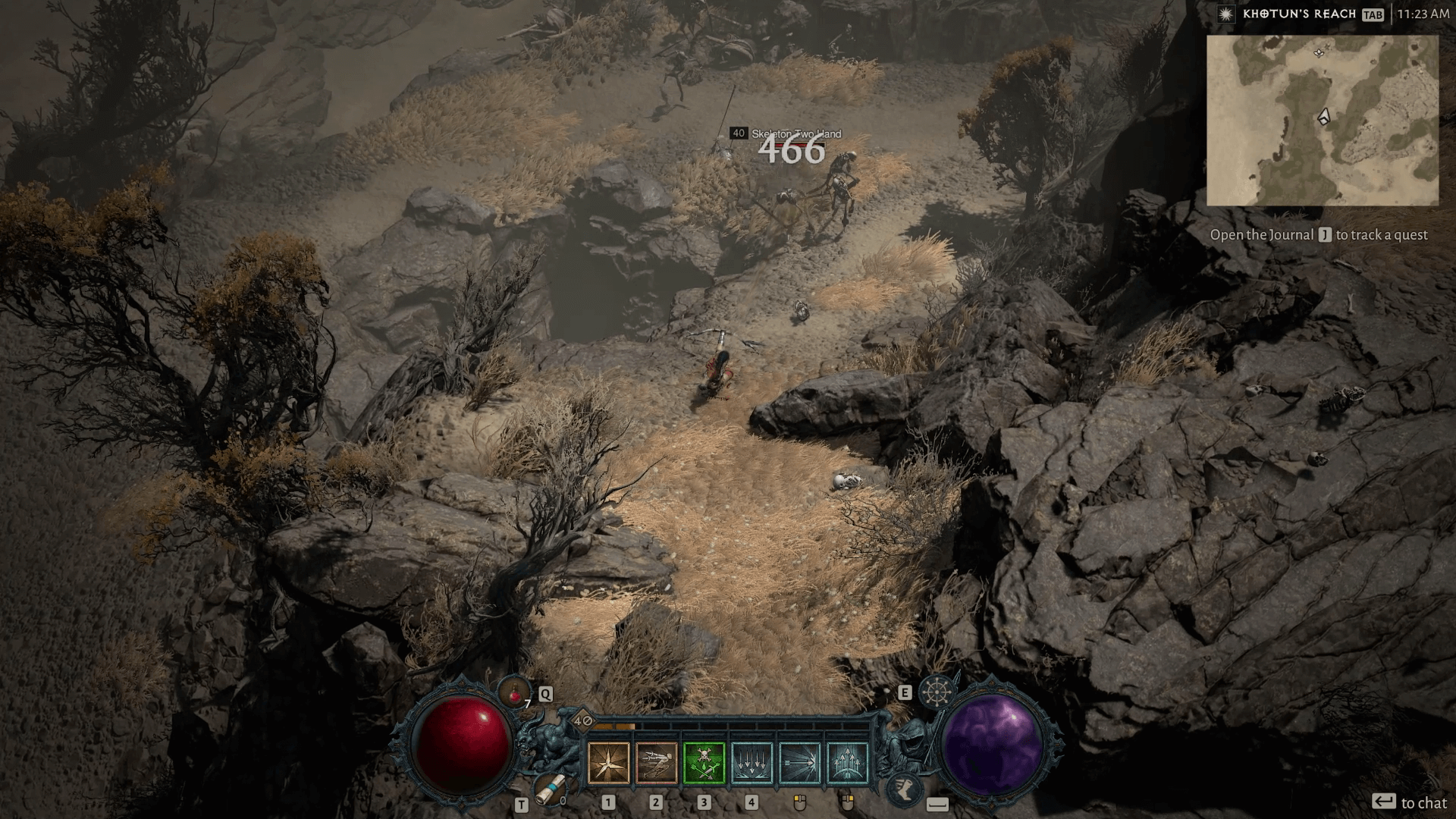Activate the dash skill with running figure
This screenshot has width=1456, height=819.
tap(657, 763)
